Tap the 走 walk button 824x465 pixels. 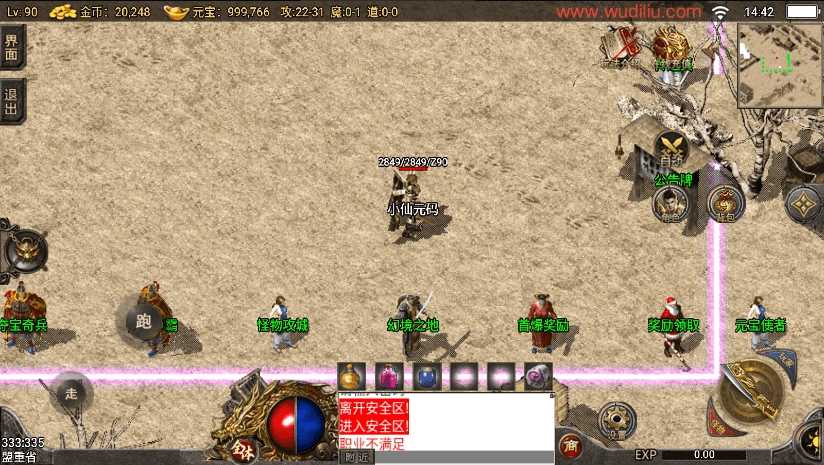click(x=71, y=392)
